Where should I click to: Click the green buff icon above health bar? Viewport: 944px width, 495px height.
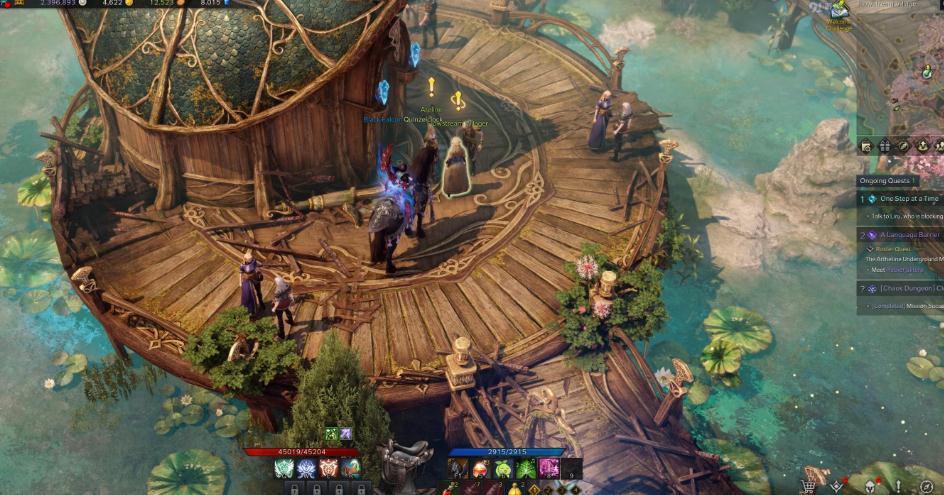point(330,434)
